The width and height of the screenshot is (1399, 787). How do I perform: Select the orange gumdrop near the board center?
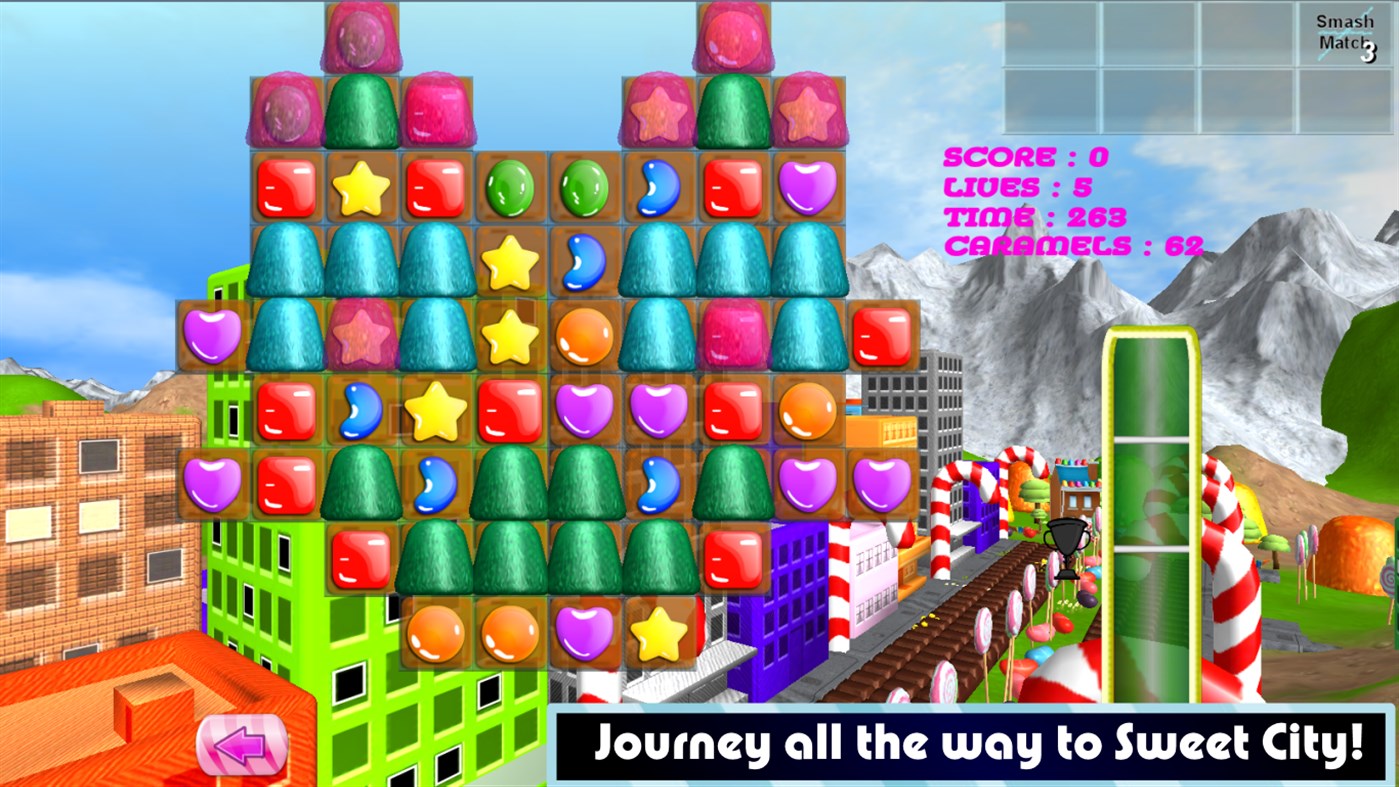[x=585, y=335]
